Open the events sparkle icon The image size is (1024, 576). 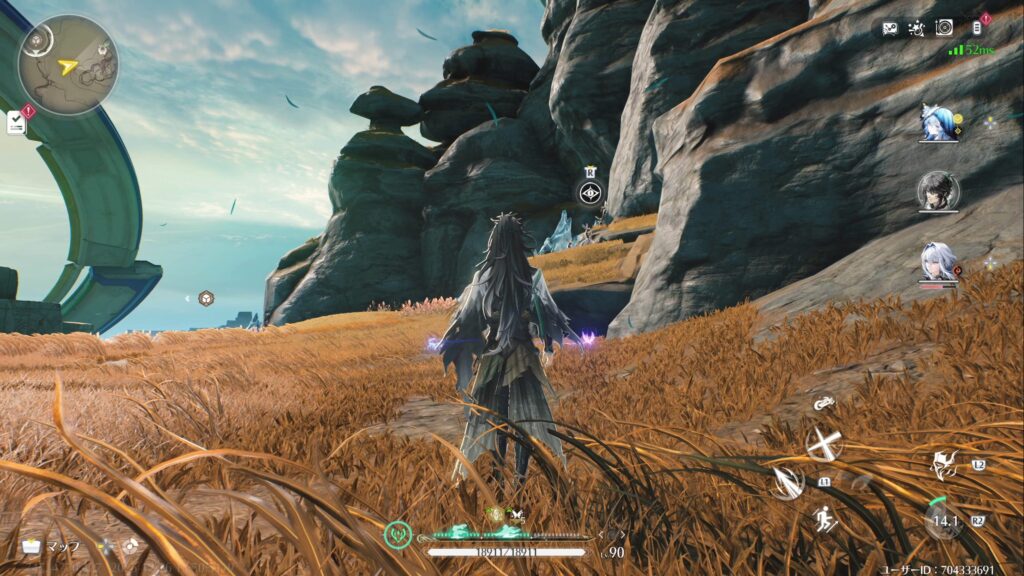tap(915, 29)
